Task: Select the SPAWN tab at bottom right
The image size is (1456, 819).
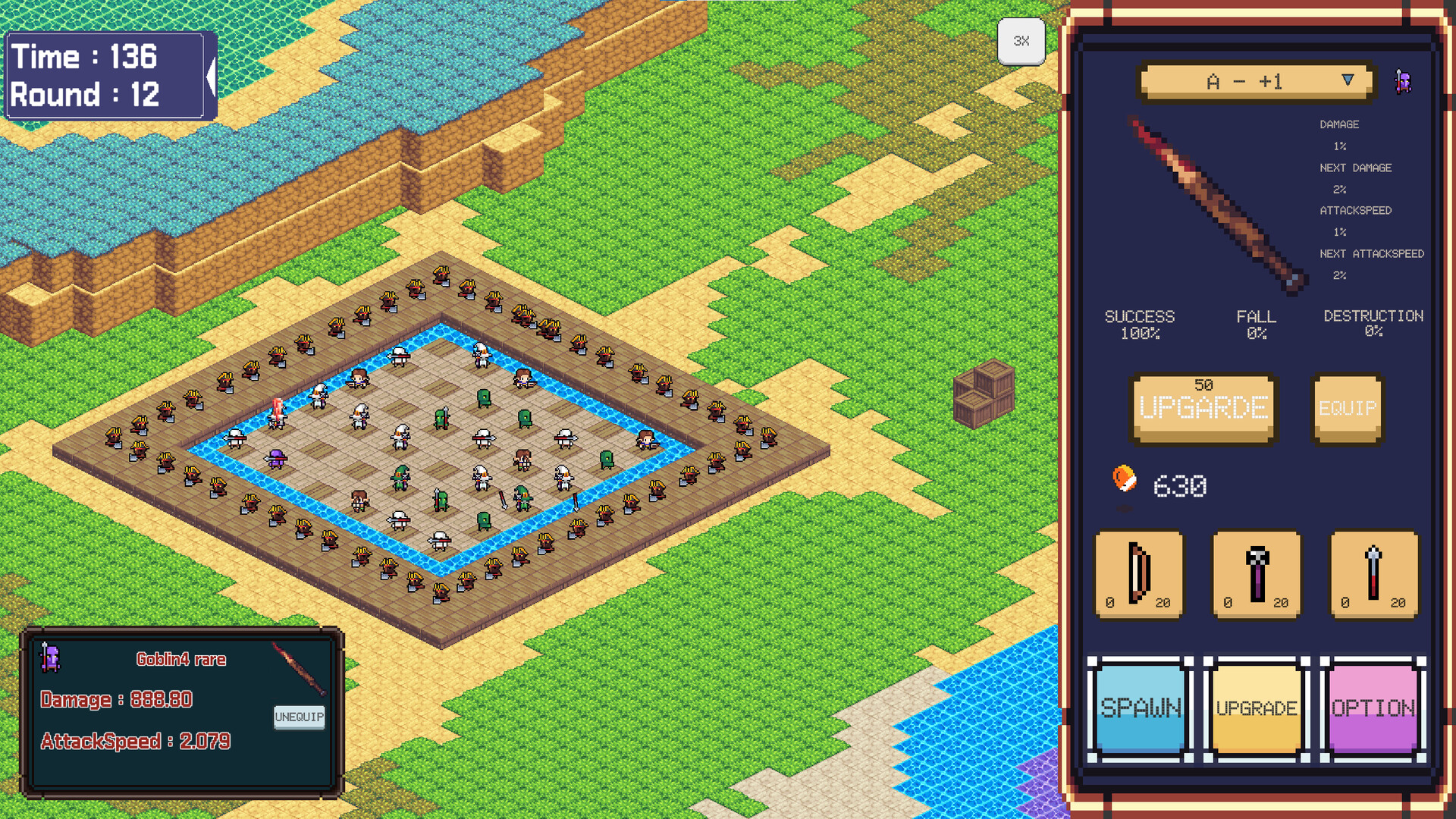Action: [1141, 708]
